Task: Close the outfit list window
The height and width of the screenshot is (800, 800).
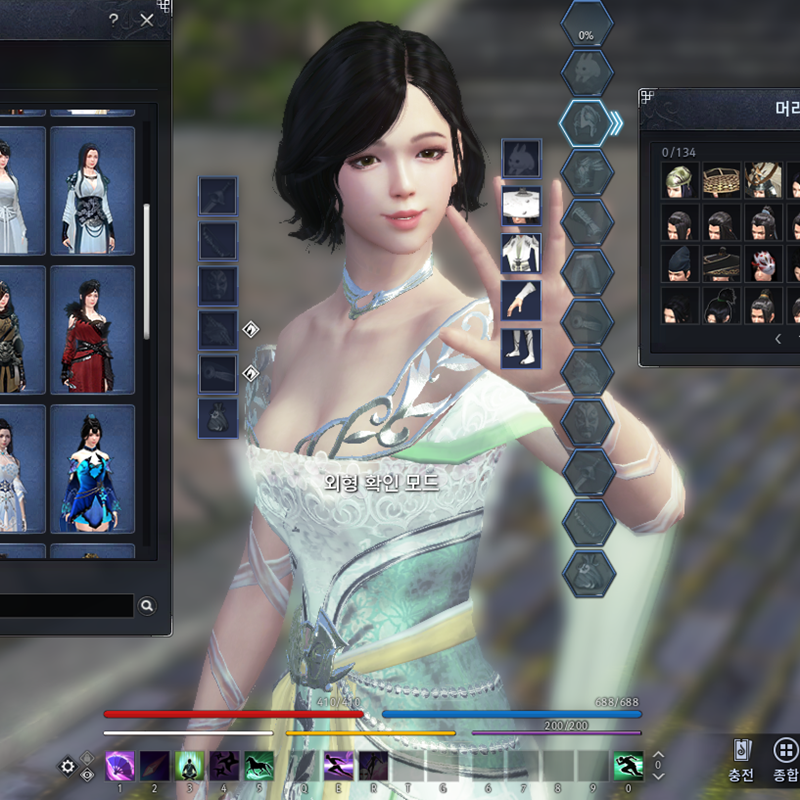Action: coord(148,19)
